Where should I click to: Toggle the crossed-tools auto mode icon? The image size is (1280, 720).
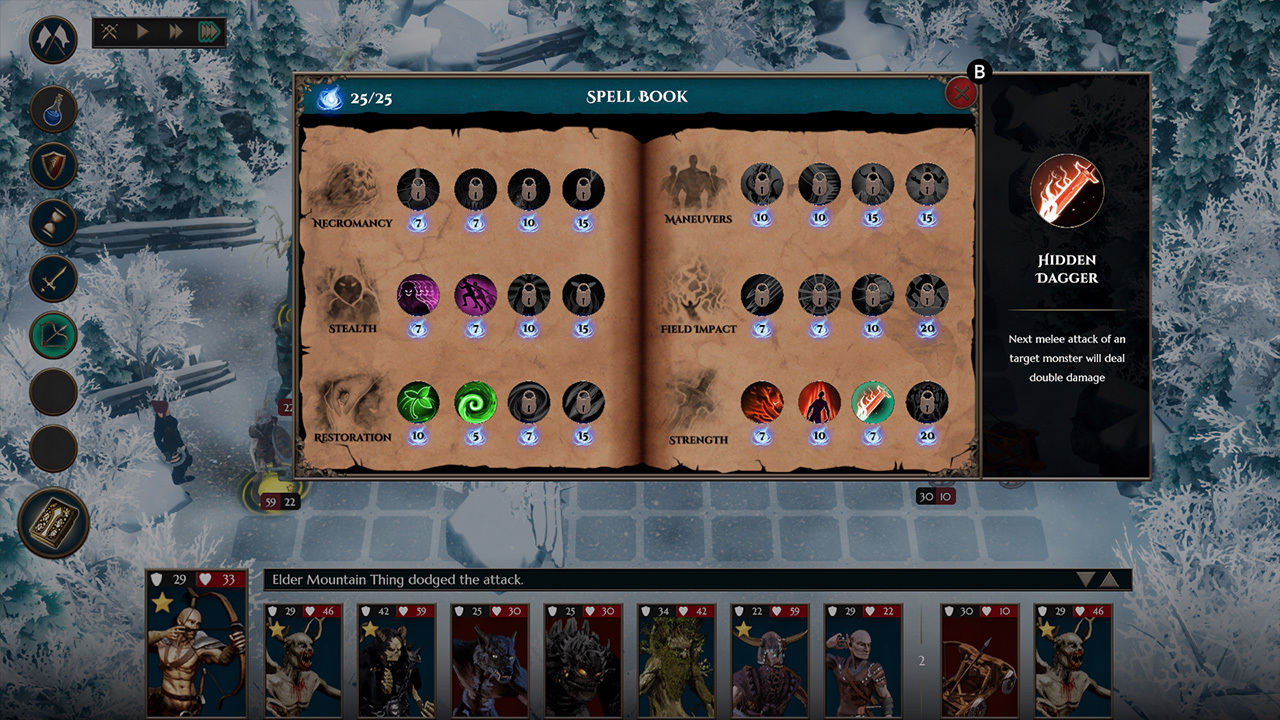point(111,31)
